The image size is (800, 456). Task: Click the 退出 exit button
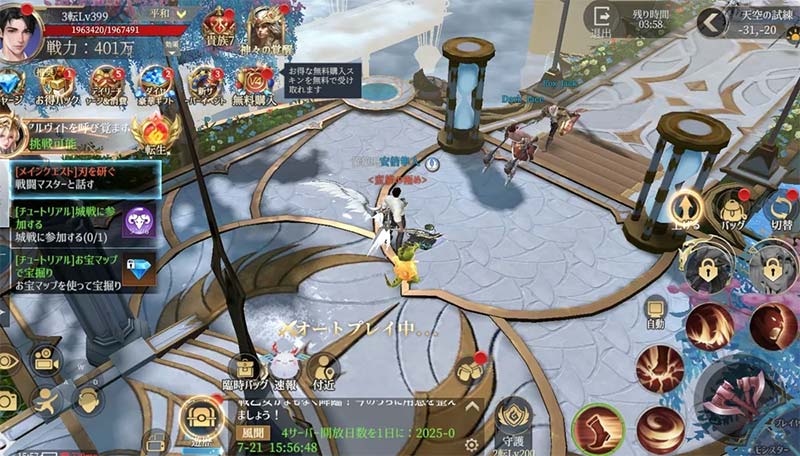pyautogui.click(x=602, y=20)
